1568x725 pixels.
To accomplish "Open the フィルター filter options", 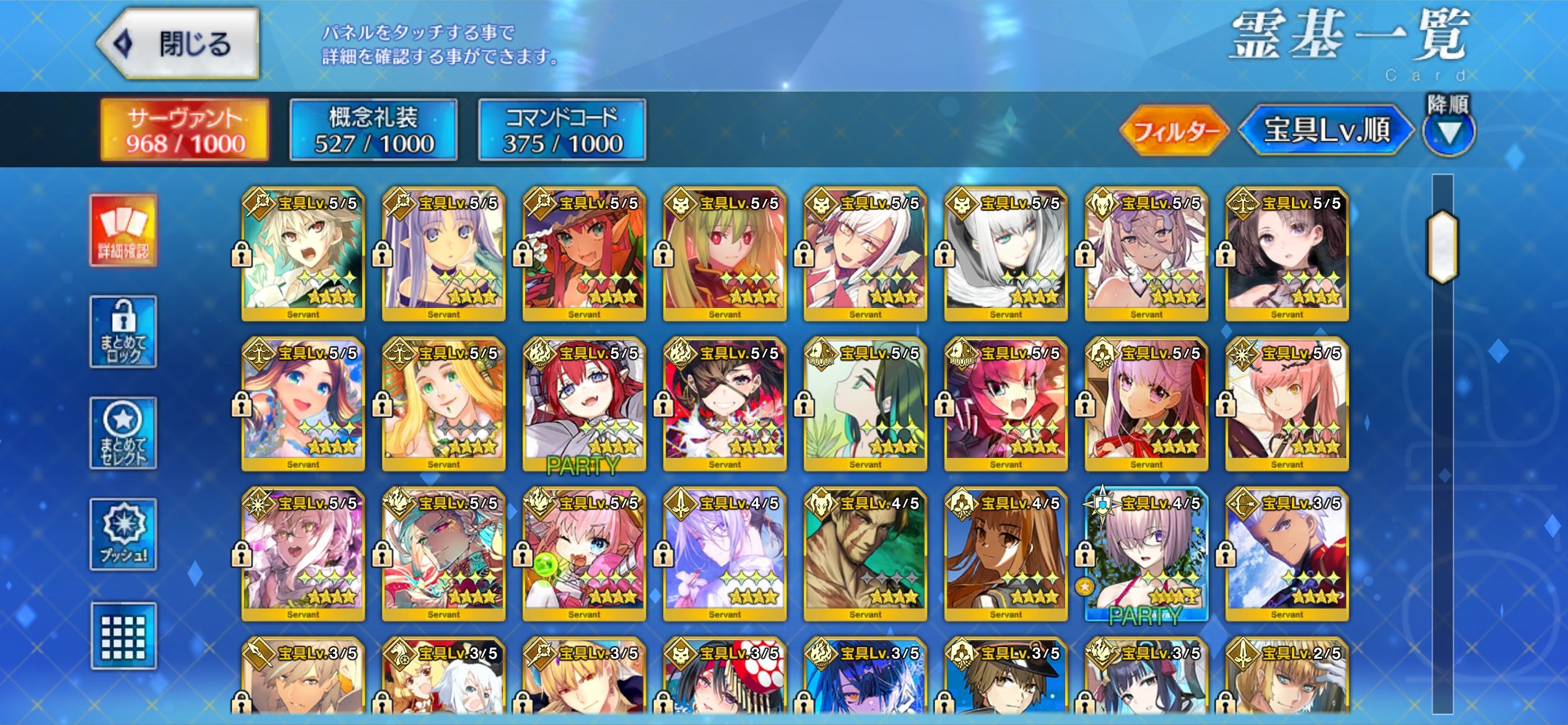I will point(1174,130).
